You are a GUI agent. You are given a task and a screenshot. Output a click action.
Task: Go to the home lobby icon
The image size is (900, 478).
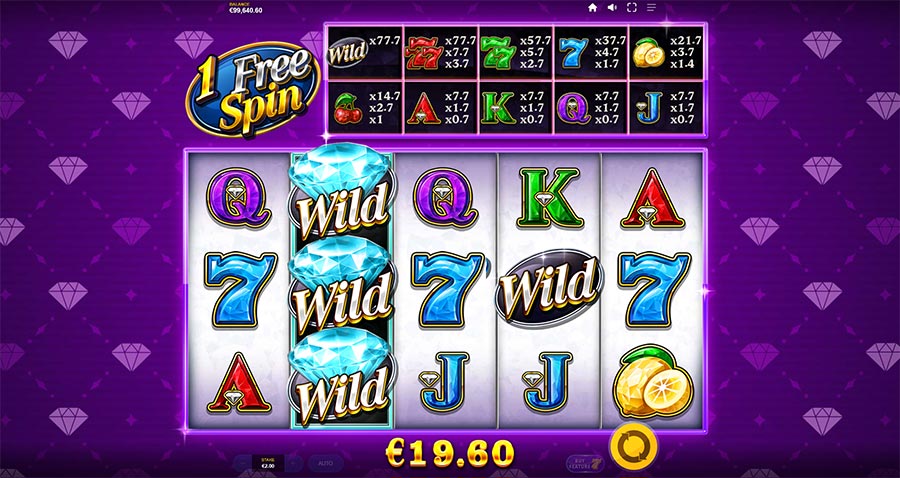(592, 8)
